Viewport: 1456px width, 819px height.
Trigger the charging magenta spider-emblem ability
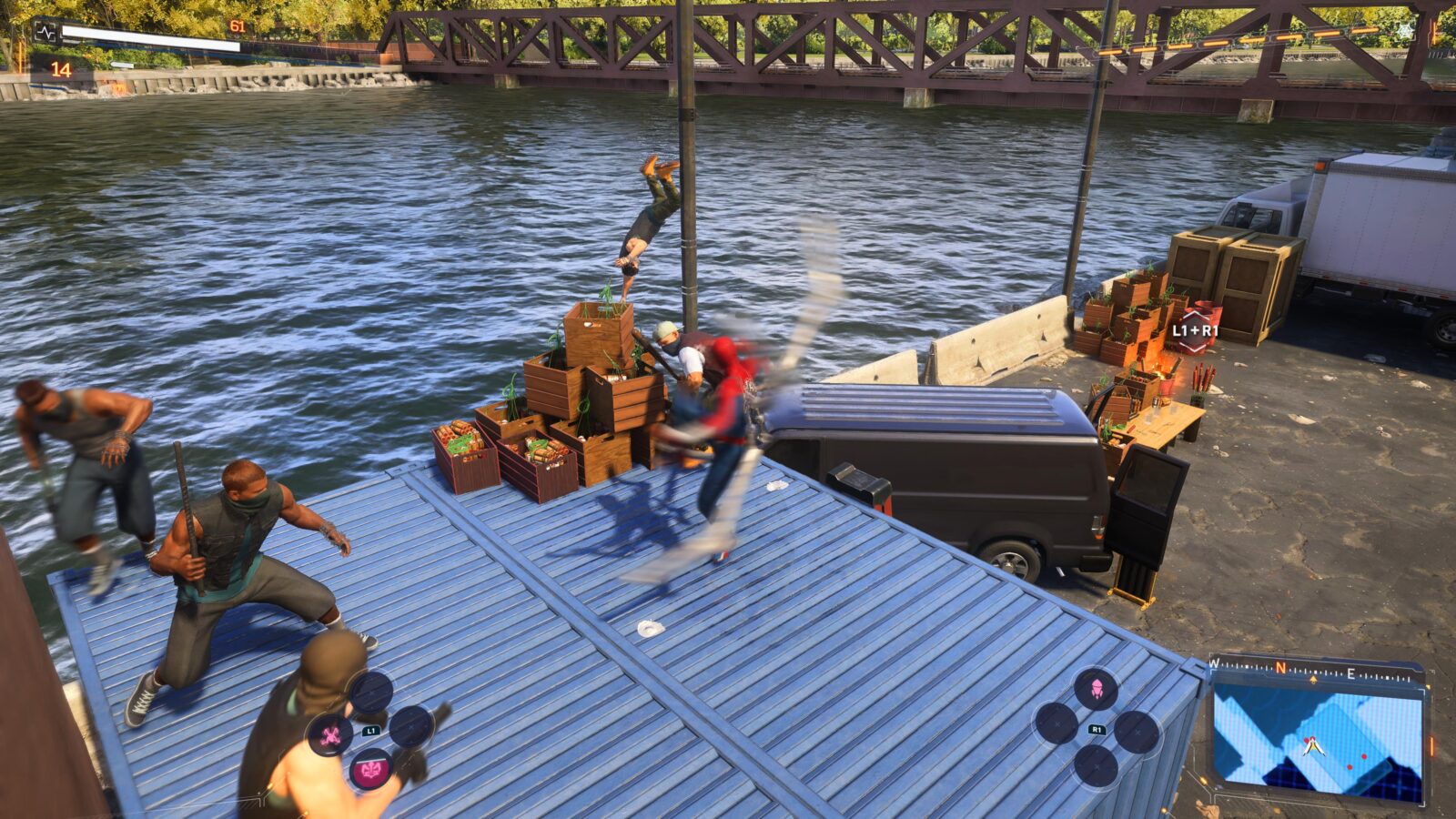tap(371, 771)
